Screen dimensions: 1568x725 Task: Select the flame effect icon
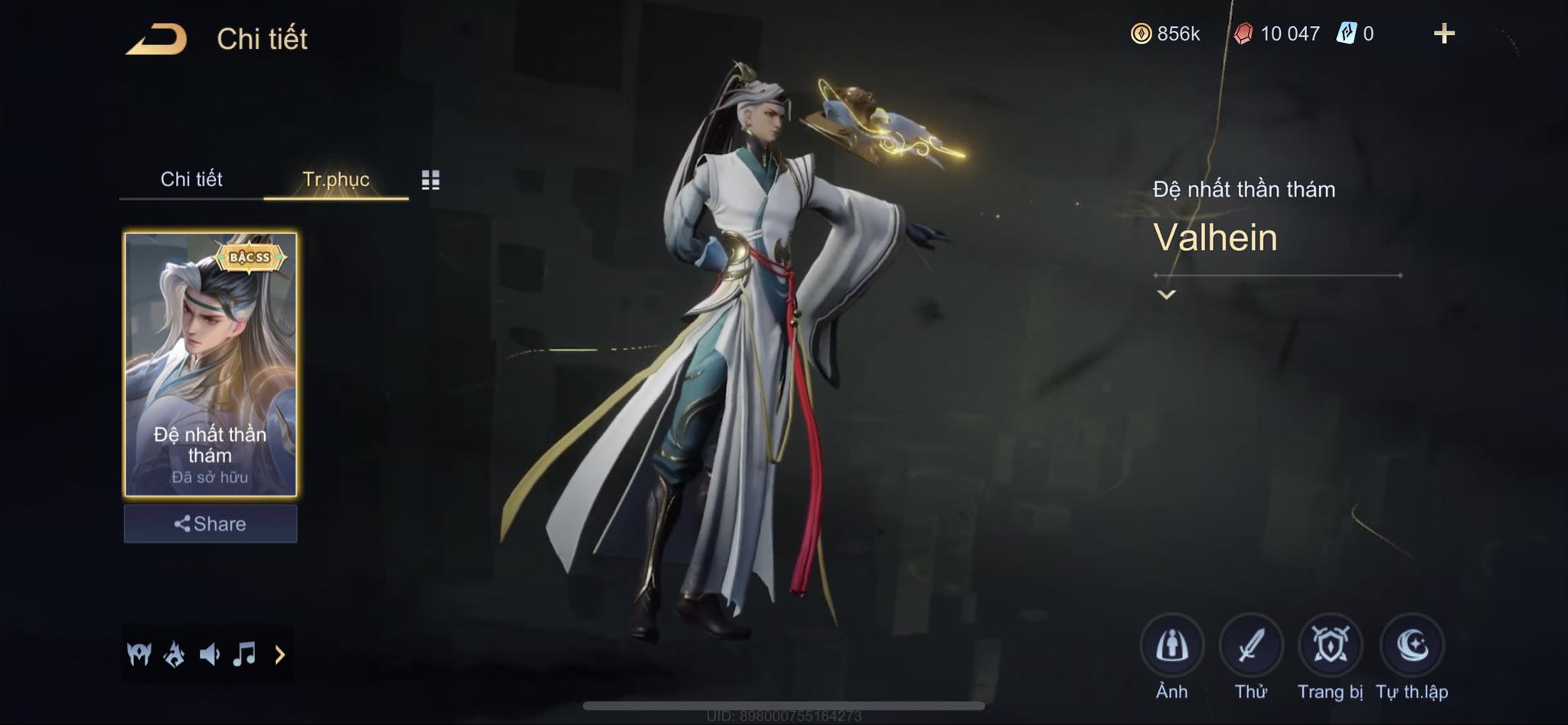[x=175, y=655]
